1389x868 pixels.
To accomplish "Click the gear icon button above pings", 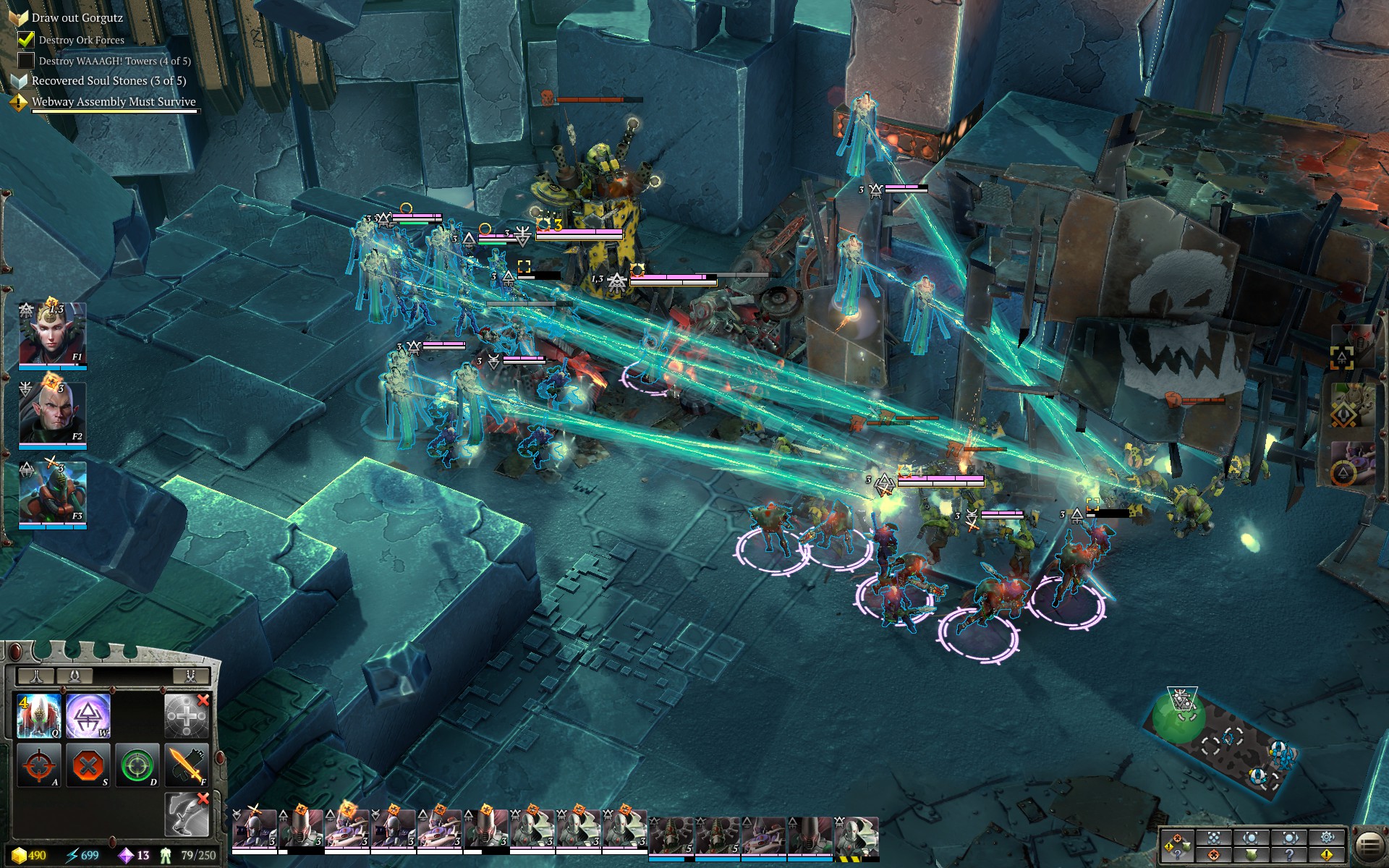I will pyautogui.click(x=1326, y=837).
